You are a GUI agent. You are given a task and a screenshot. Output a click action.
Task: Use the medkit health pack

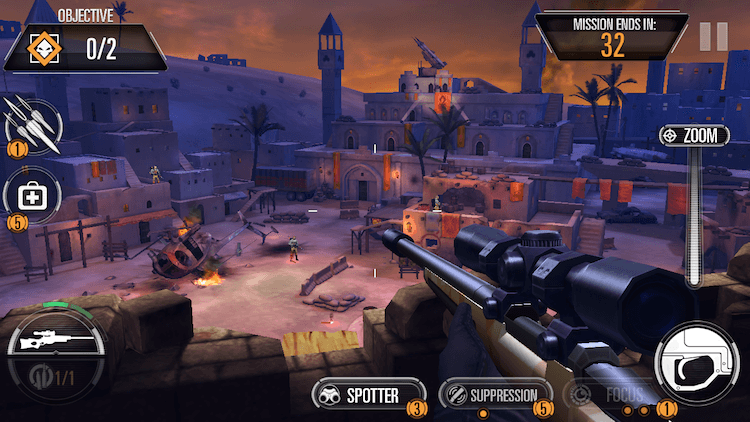[x=31, y=196]
